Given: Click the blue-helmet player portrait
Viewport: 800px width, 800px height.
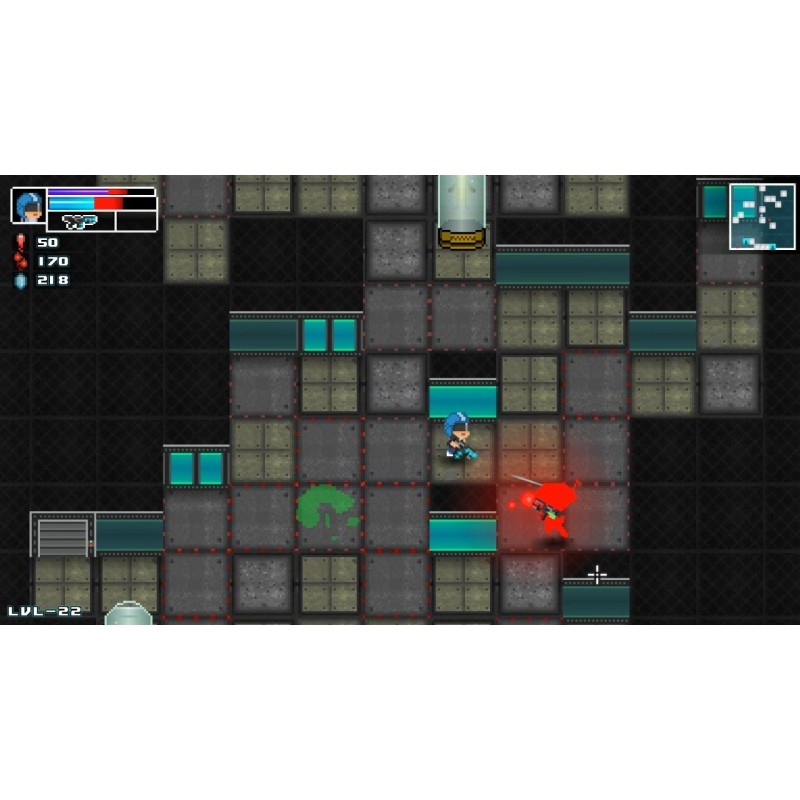Looking at the screenshot, I should (29, 205).
